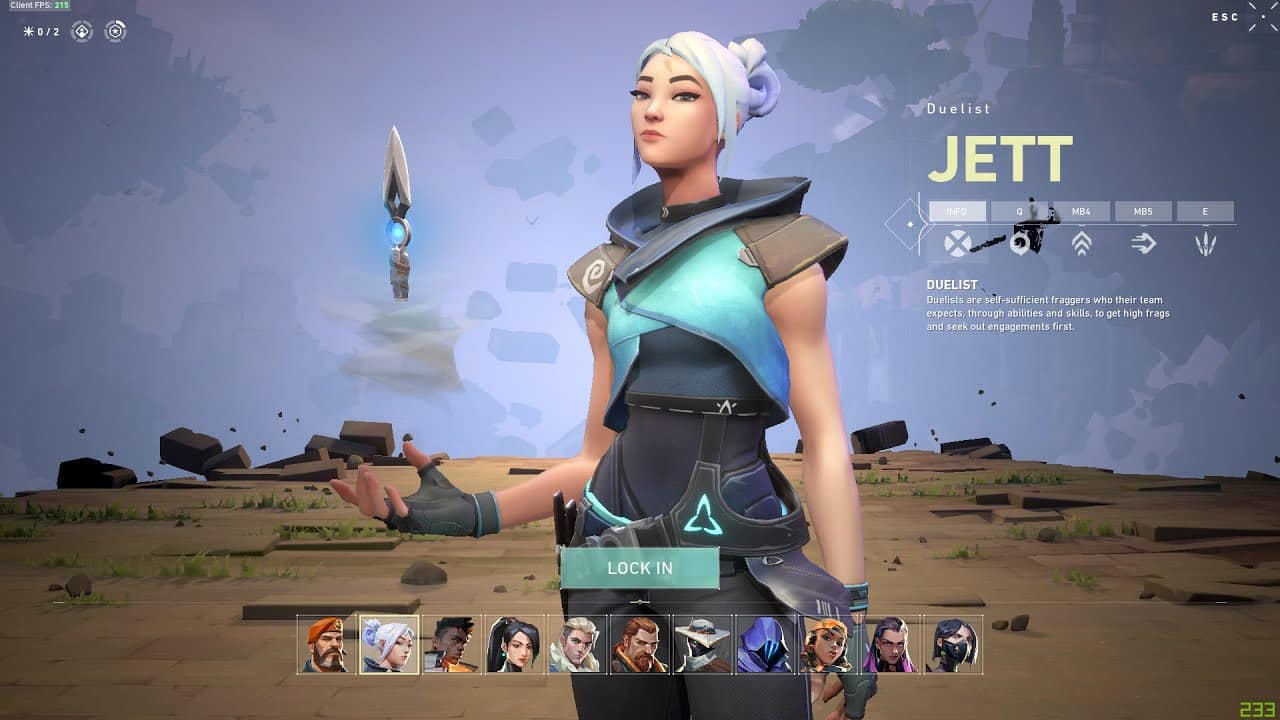Choose the Jett agent portrait
This screenshot has width=1280, height=720.
389,644
